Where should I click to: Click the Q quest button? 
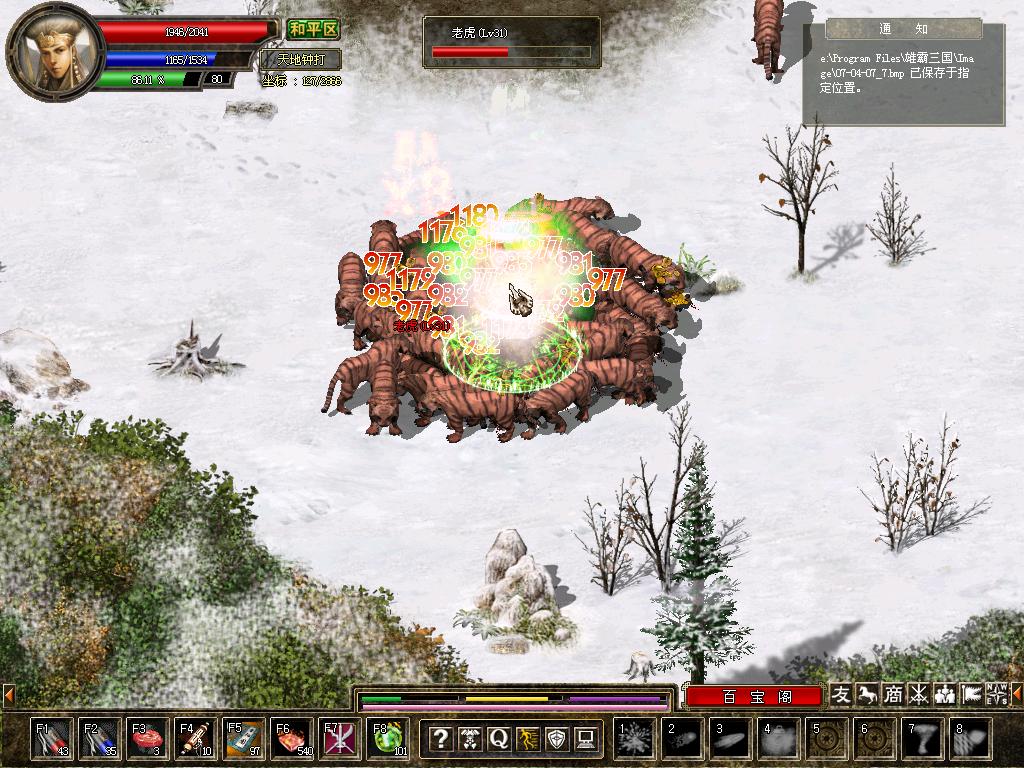pyautogui.click(x=498, y=739)
